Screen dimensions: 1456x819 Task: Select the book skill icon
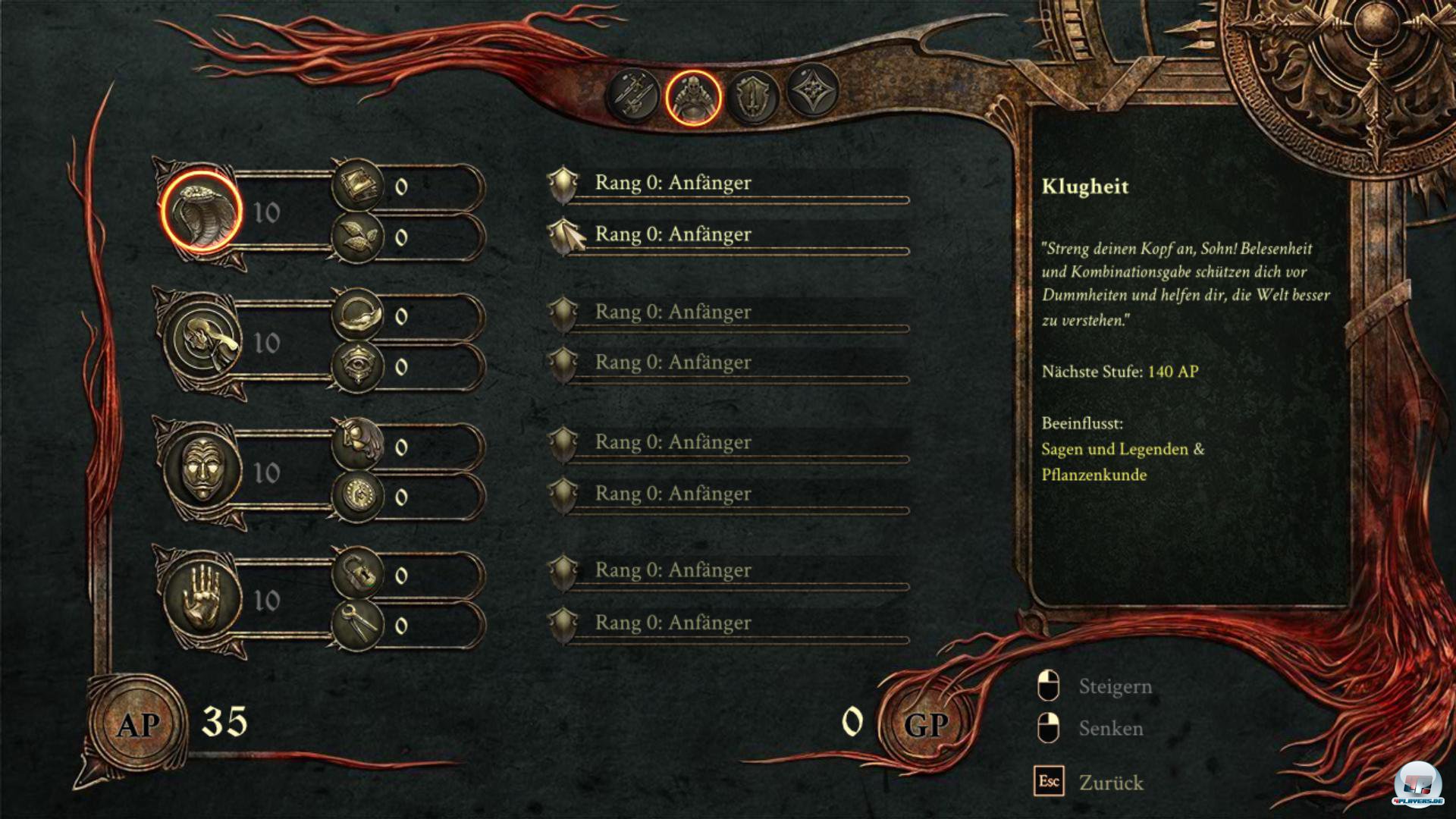[x=357, y=185]
